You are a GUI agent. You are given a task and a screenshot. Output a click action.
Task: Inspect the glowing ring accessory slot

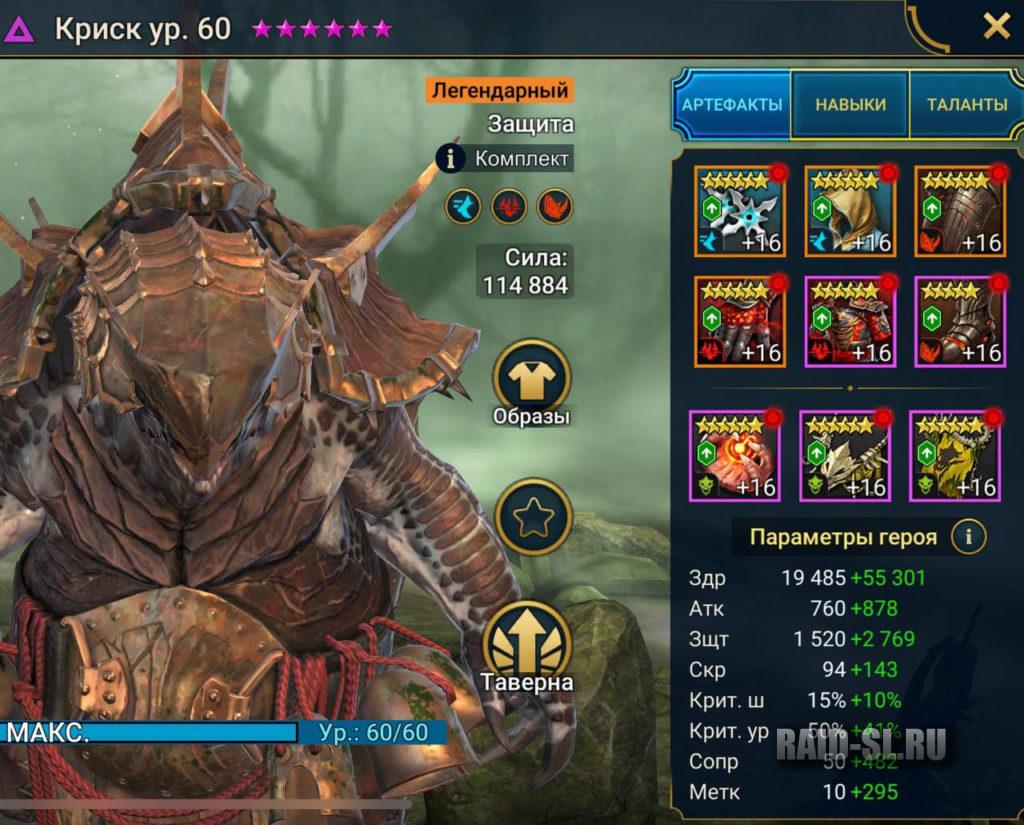tap(735, 455)
